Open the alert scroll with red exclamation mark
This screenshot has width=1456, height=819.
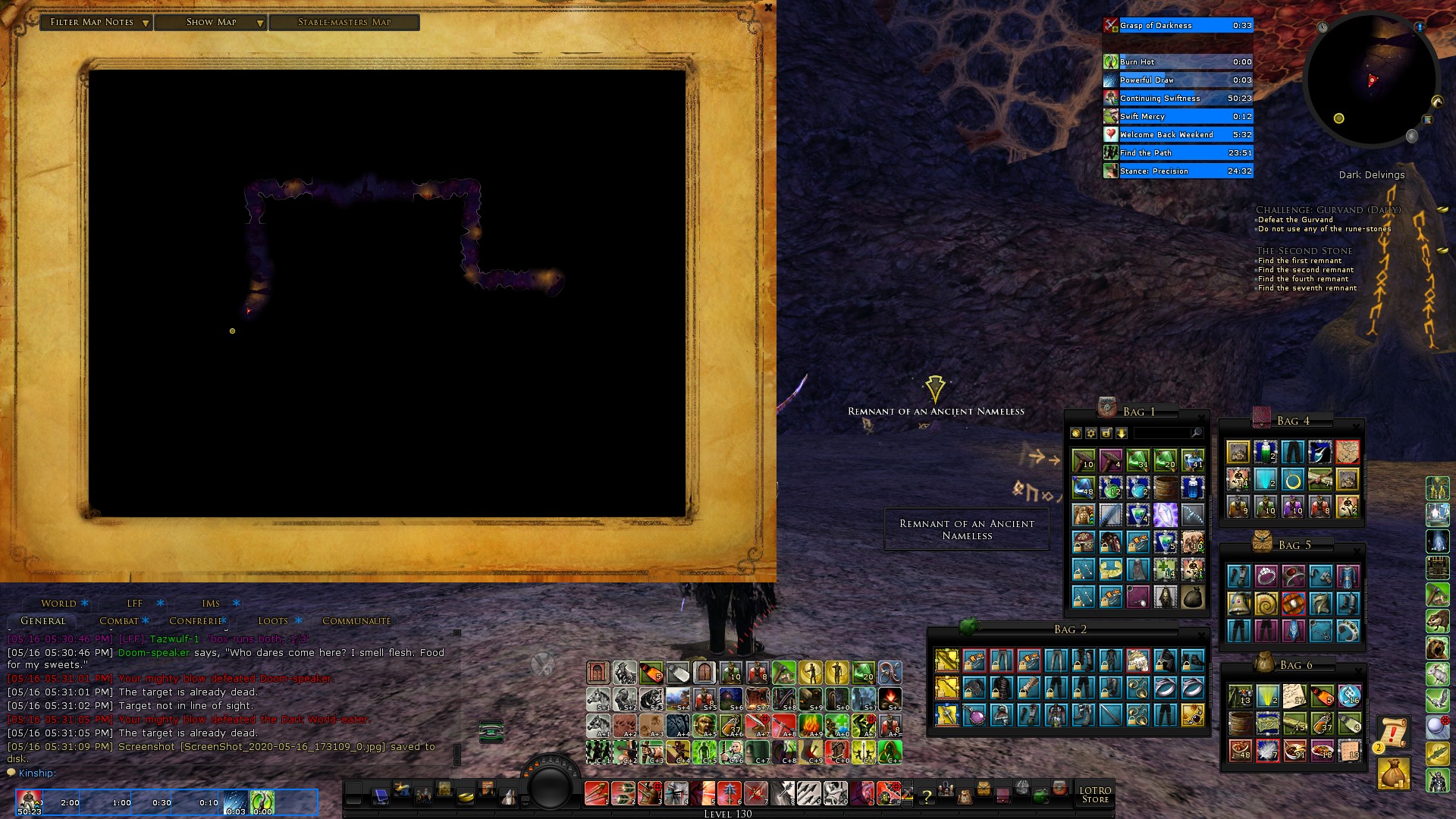(1393, 732)
